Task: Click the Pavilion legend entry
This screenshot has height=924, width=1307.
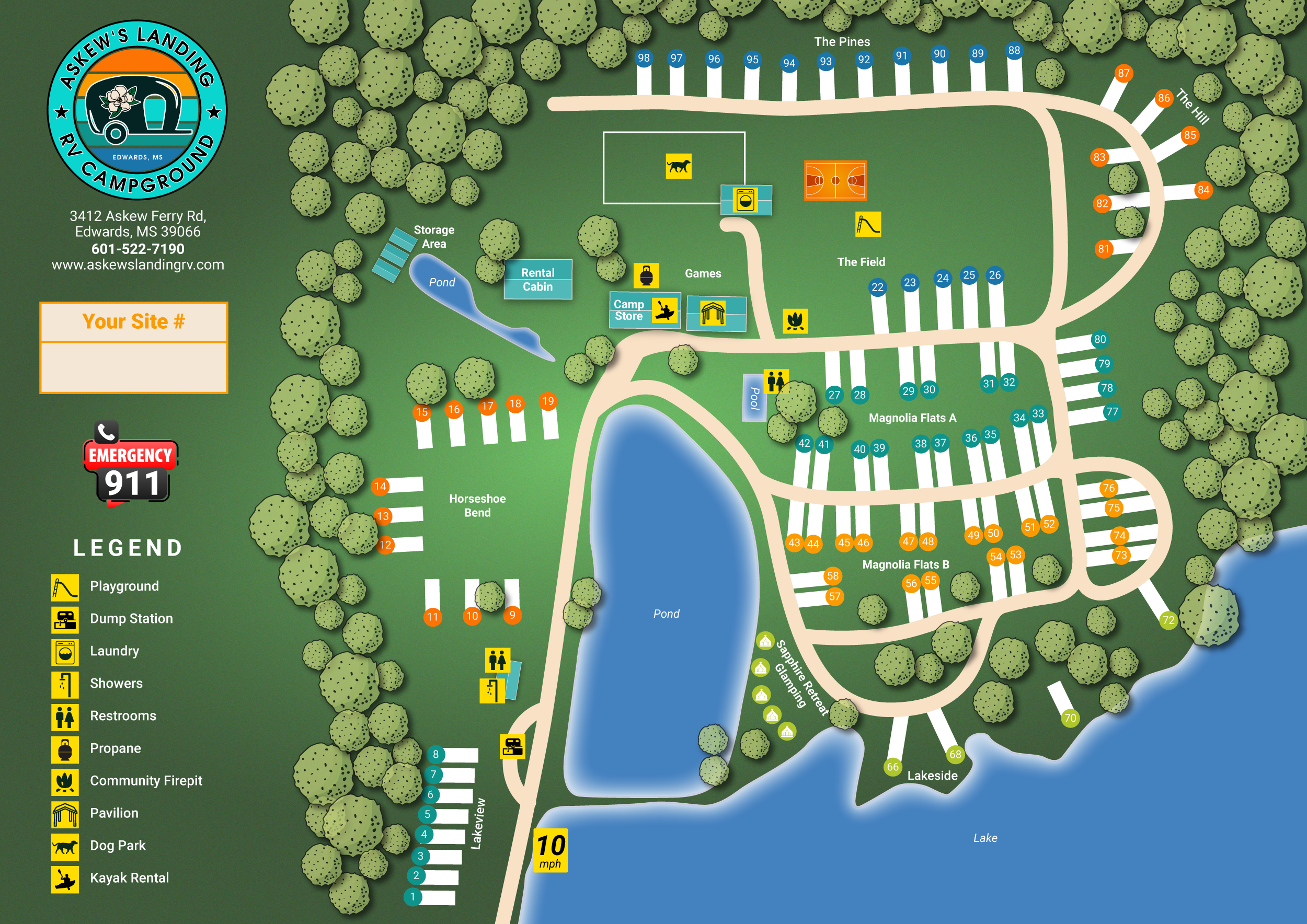Action: tap(114, 814)
